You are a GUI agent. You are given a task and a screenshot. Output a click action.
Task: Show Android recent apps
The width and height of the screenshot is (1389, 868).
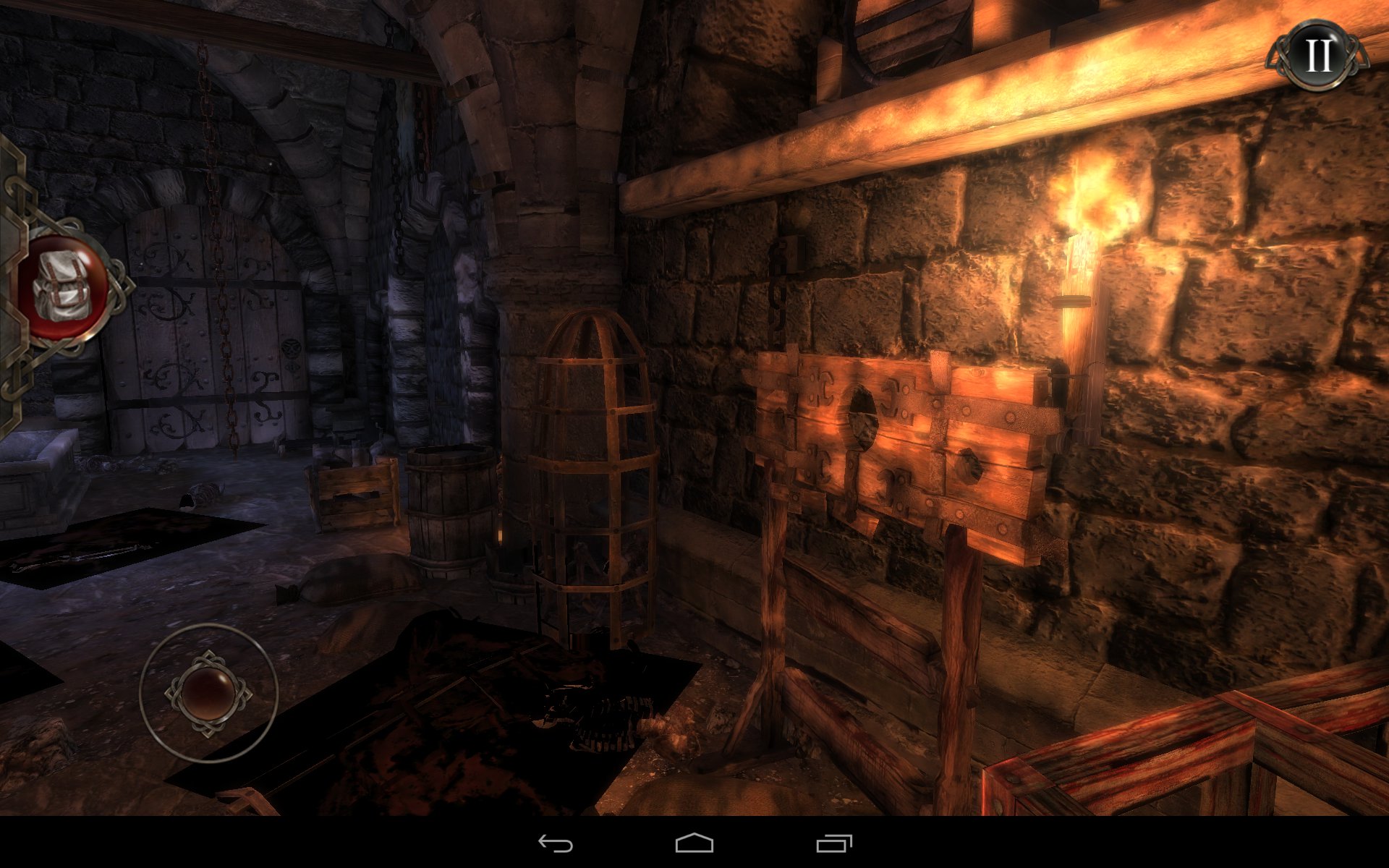(x=833, y=843)
